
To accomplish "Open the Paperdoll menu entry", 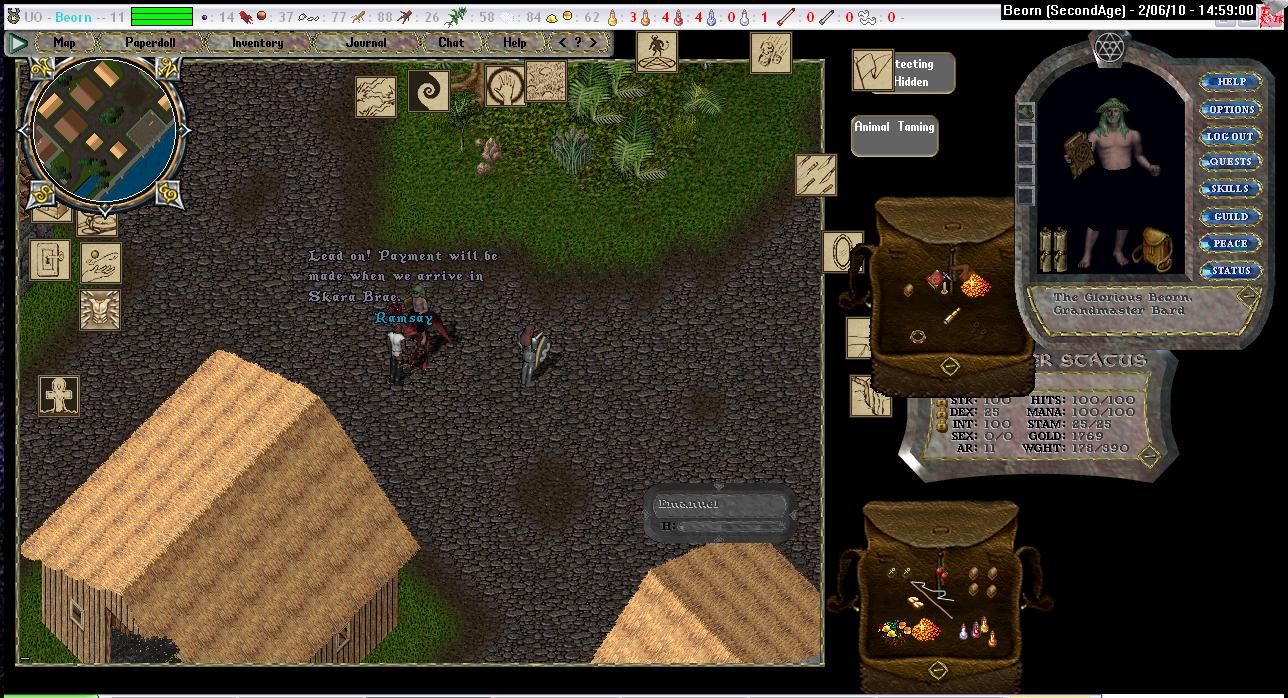I will [x=150, y=43].
